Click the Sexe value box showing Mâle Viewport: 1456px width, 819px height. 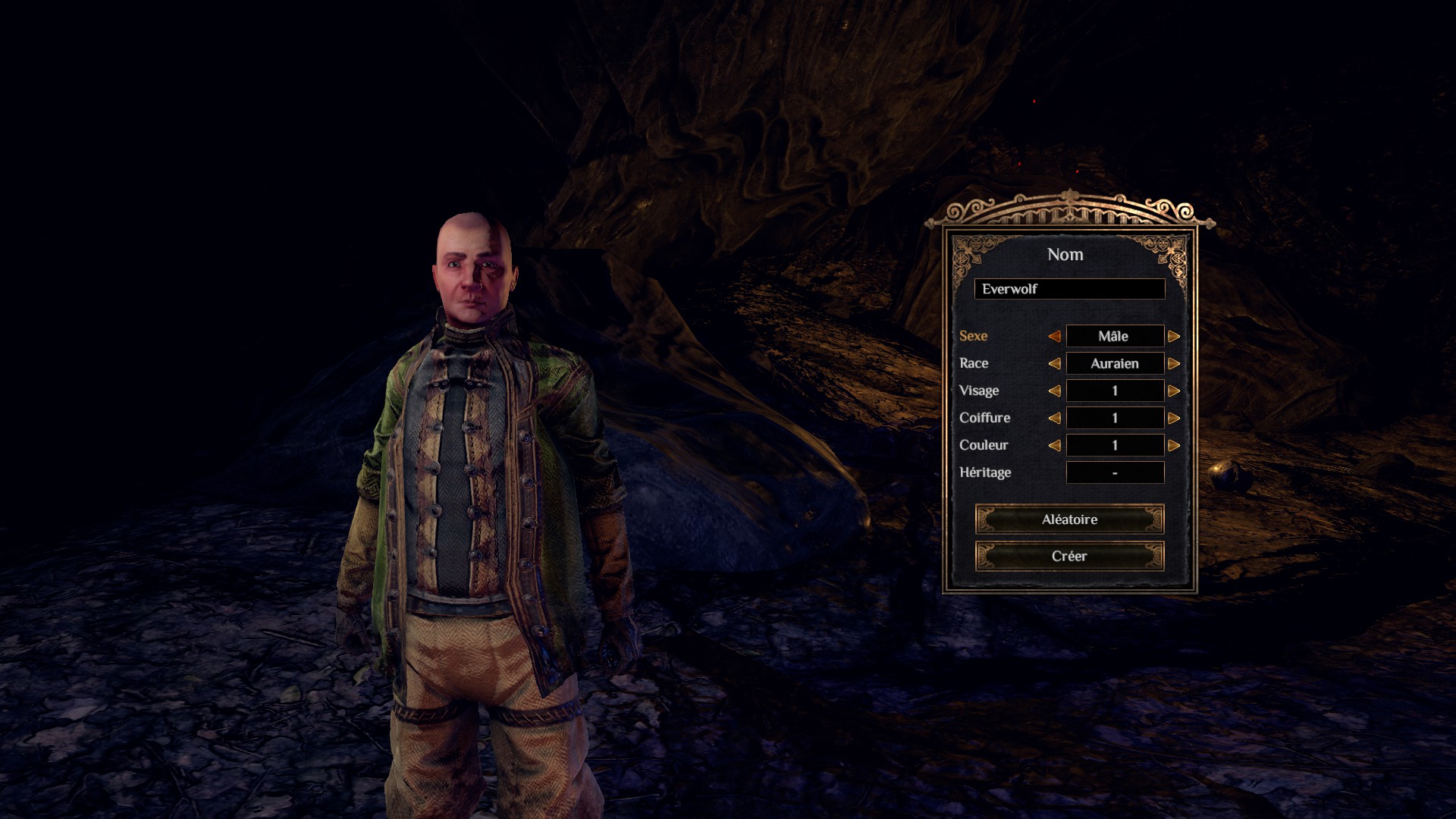click(1115, 336)
